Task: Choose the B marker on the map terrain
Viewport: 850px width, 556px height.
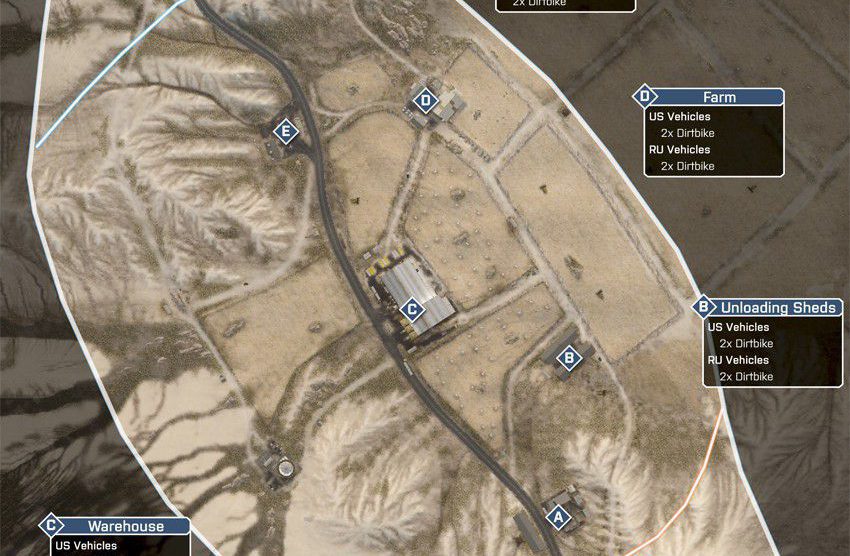Action: (569, 357)
